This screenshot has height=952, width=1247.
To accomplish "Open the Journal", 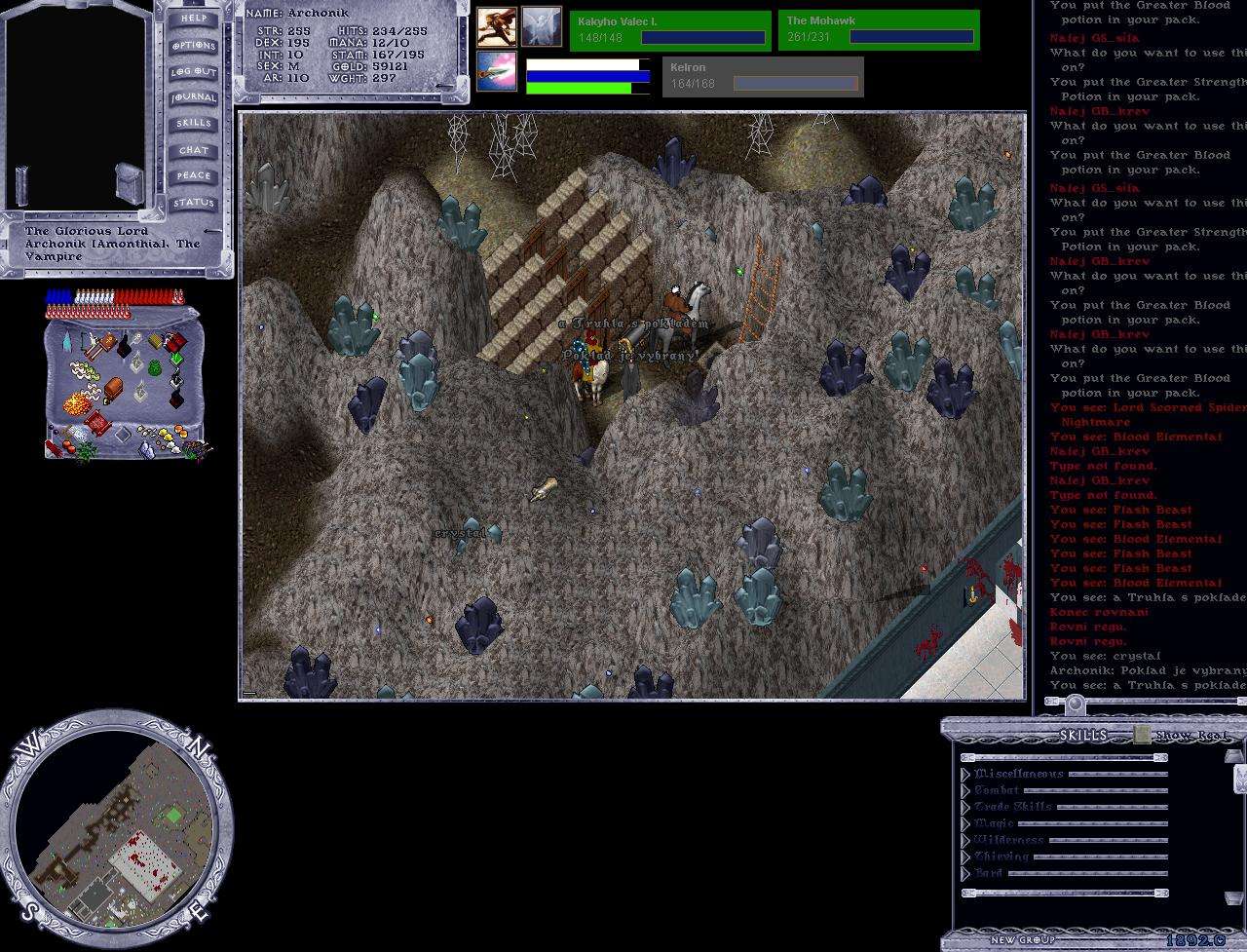I will coord(193,97).
